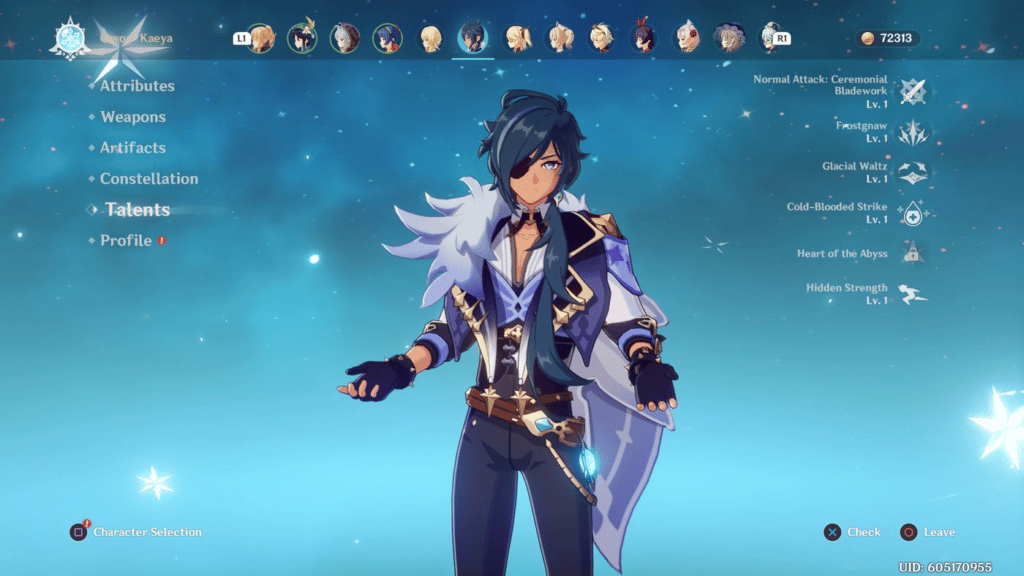The width and height of the screenshot is (1024, 576).
Task: Open Kaeya's Constellation page
Action: tap(149, 179)
